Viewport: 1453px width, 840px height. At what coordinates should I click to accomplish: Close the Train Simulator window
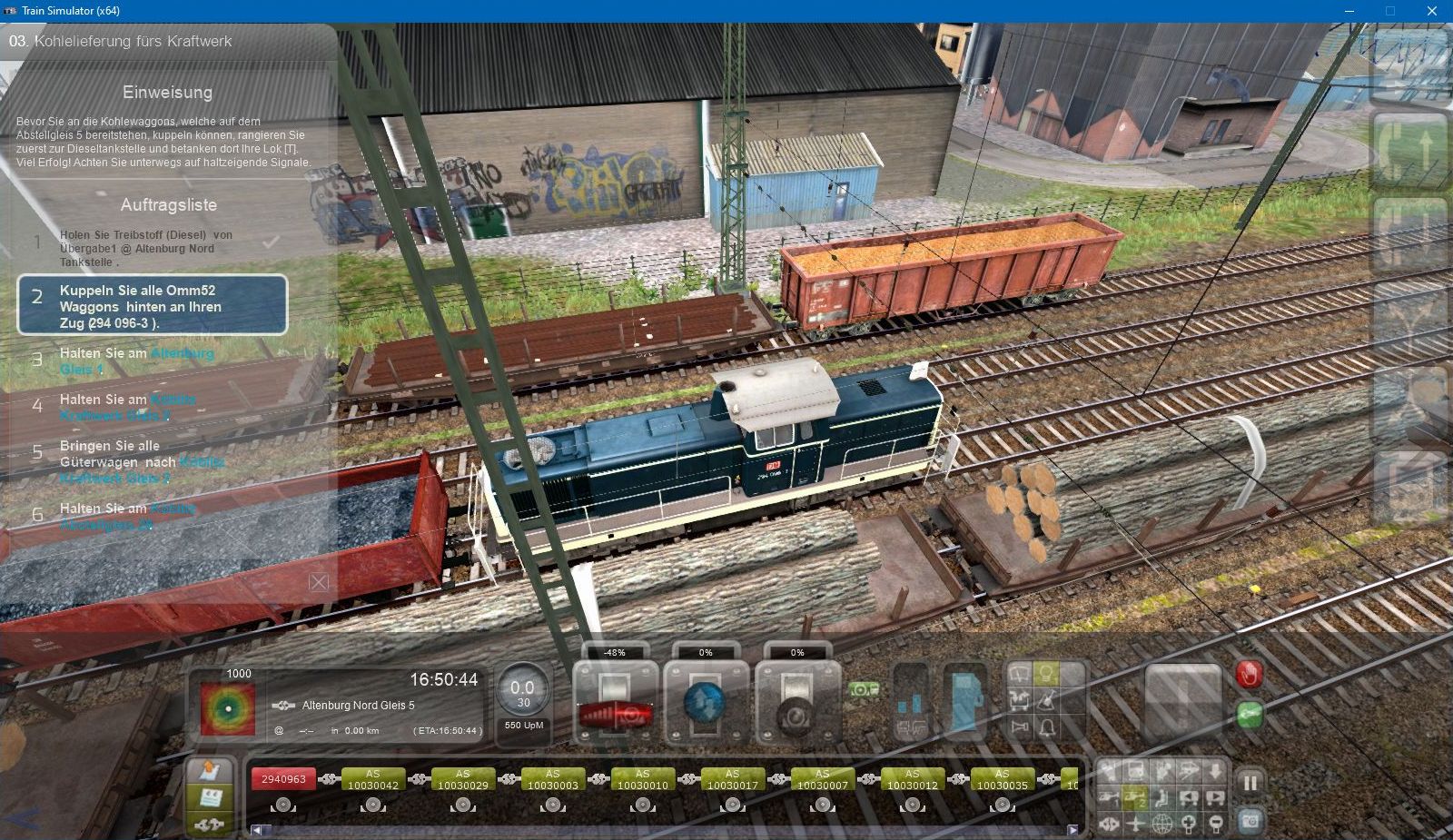[x=1431, y=11]
